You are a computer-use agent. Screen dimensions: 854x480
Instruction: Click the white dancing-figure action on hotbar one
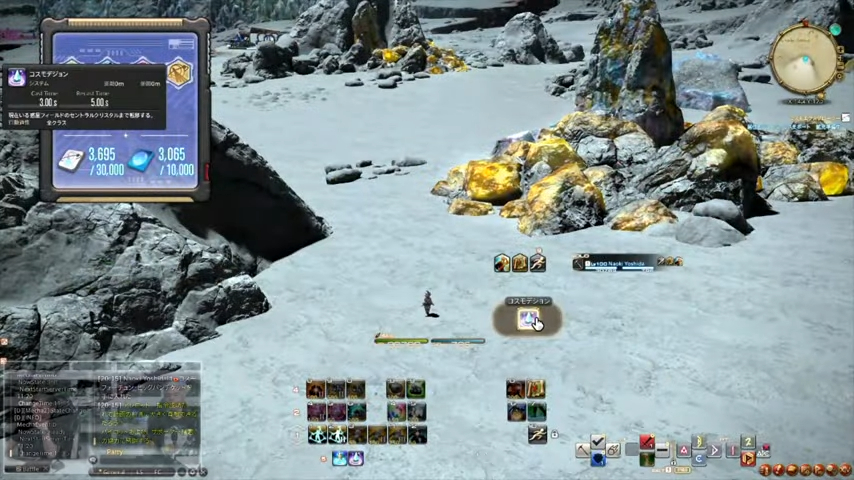pyautogui.click(x=317, y=435)
